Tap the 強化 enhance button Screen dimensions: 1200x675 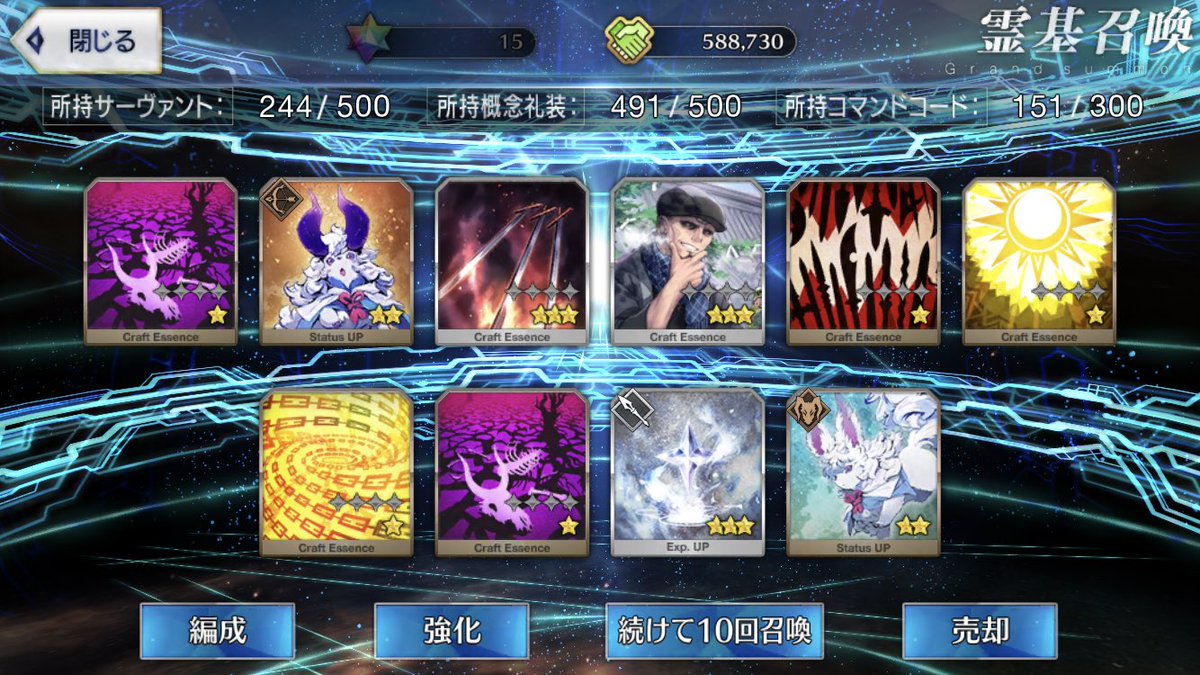451,630
